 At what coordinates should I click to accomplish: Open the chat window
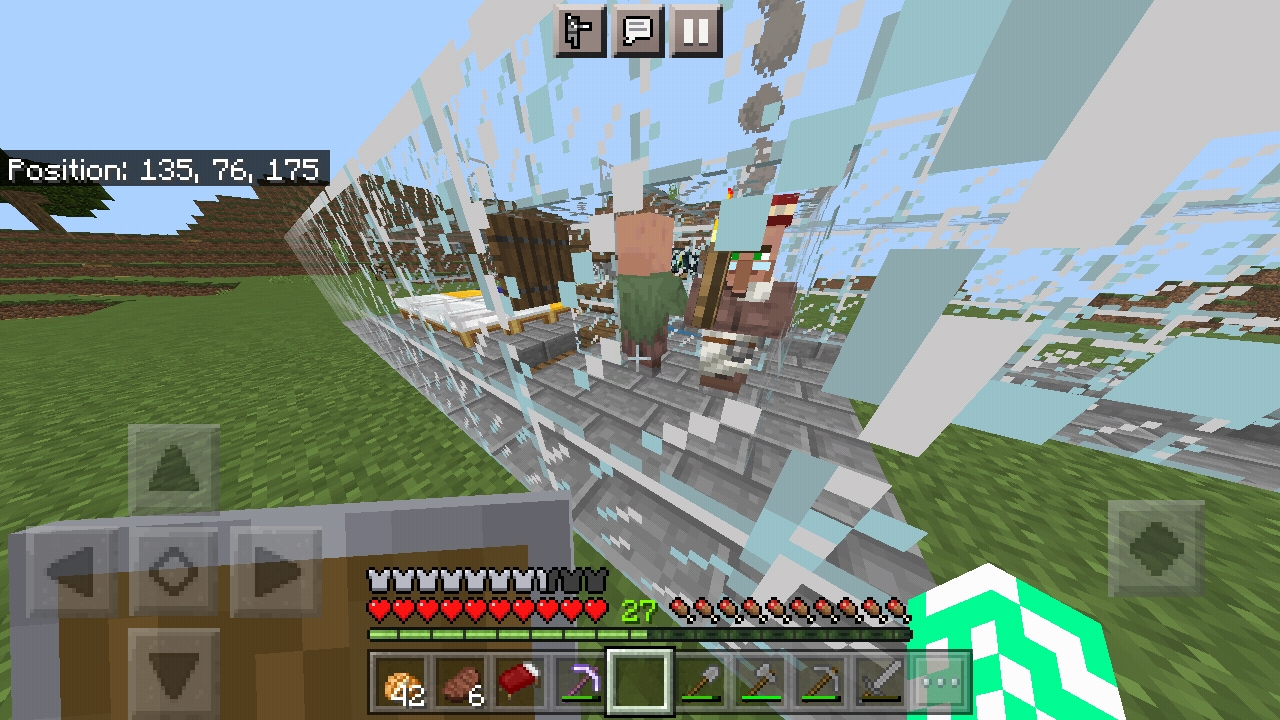pyautogui.click(x=638, y=31)
